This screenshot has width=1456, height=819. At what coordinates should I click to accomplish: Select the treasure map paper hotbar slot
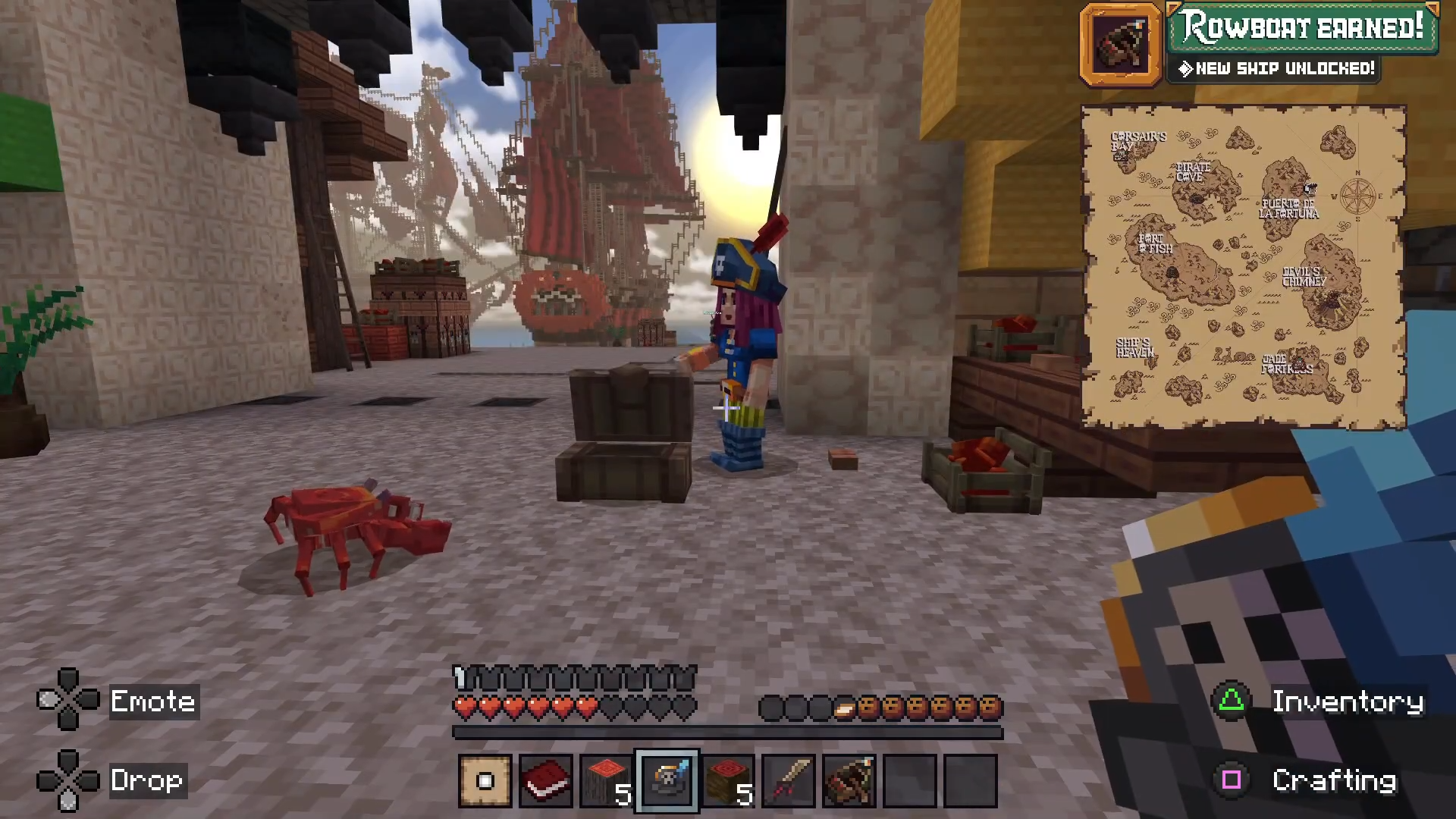(485, 780)
